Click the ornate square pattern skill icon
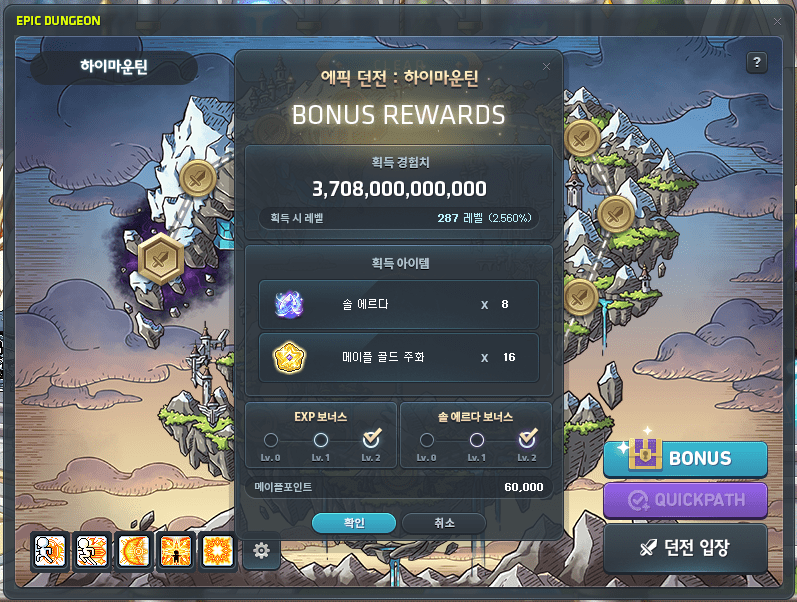The image size is (797, 602). coord(217,550)
